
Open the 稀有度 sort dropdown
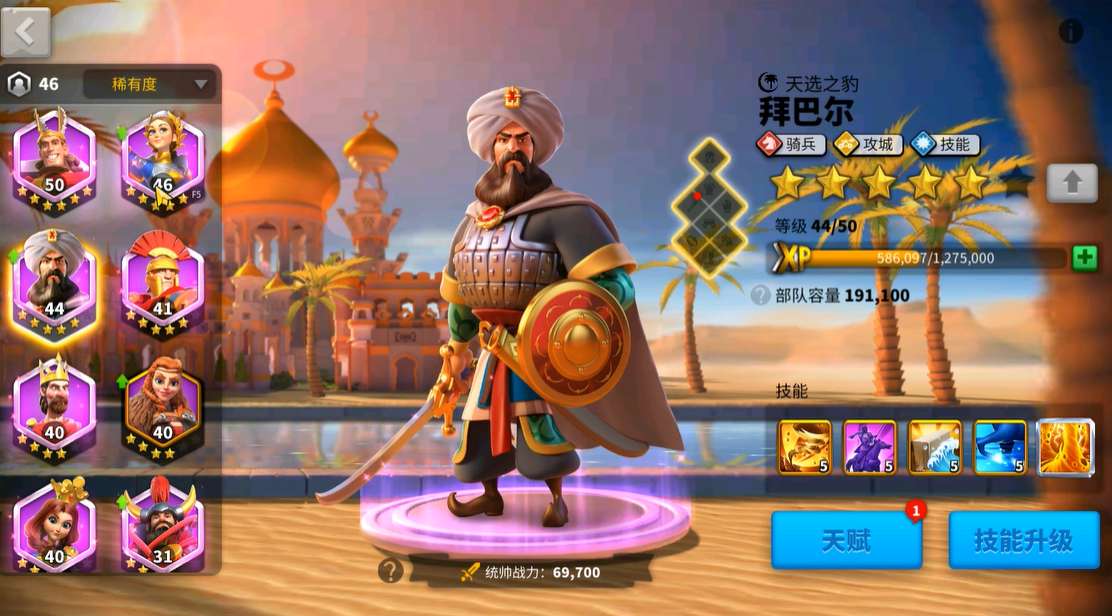[149, 84]
